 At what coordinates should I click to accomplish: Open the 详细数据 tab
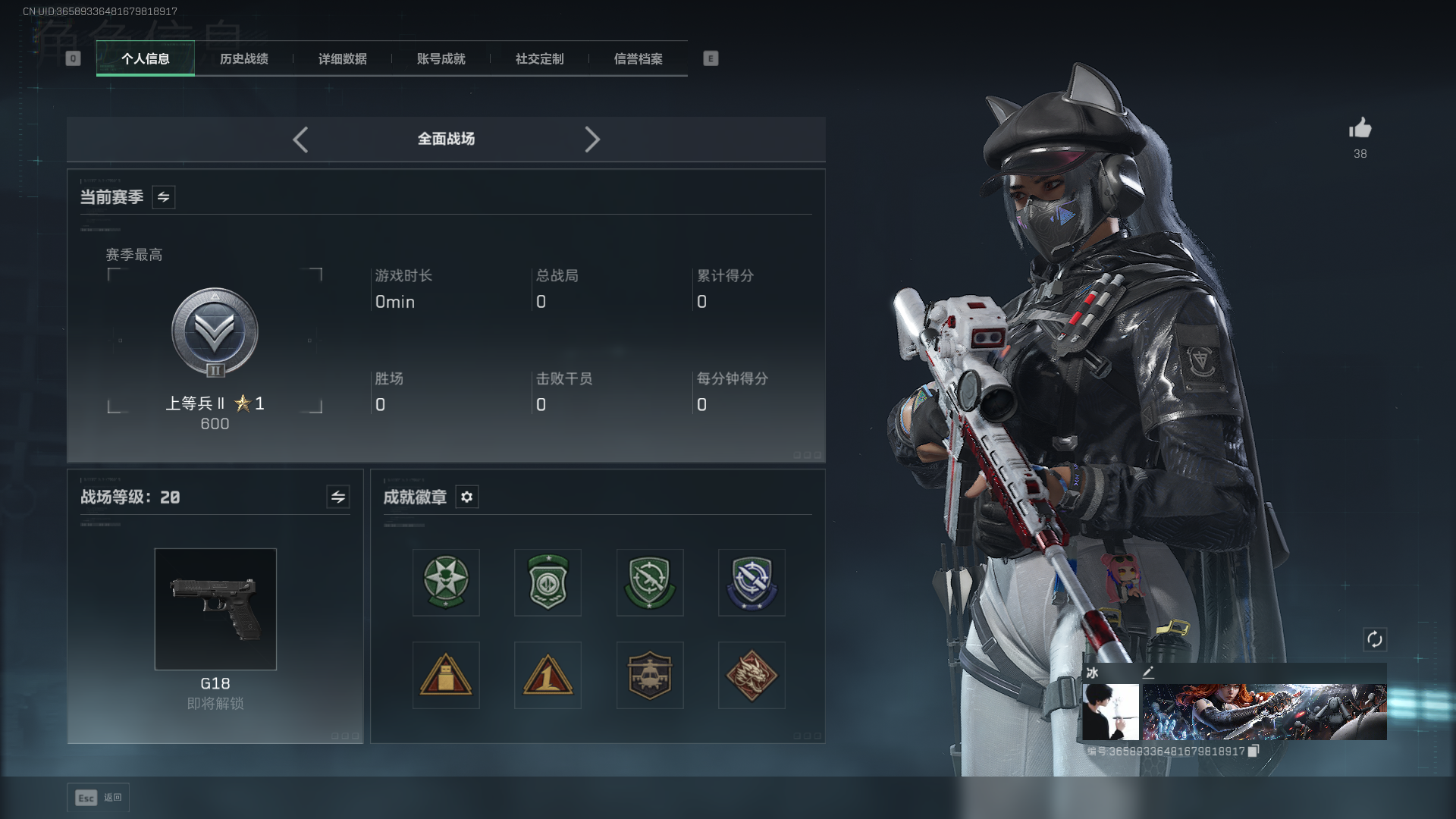[x=342, y=59]
